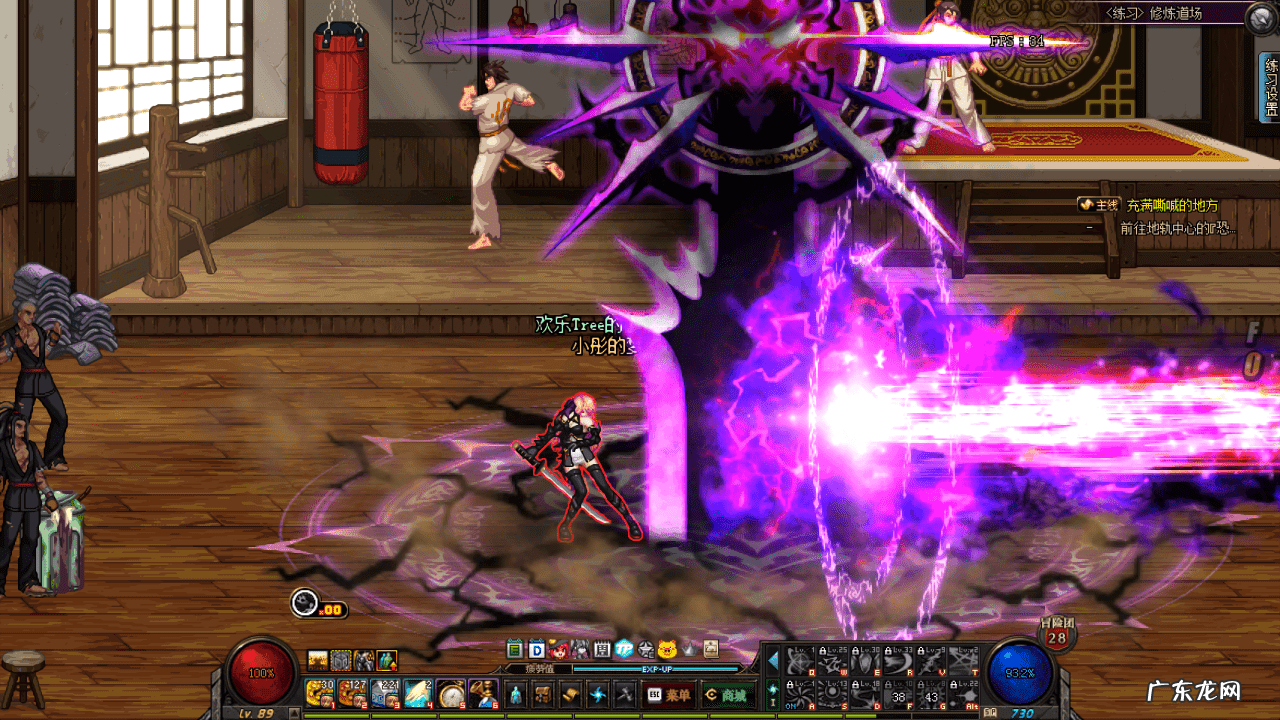Use the golden horn item in slot 6

coord(484,692)
